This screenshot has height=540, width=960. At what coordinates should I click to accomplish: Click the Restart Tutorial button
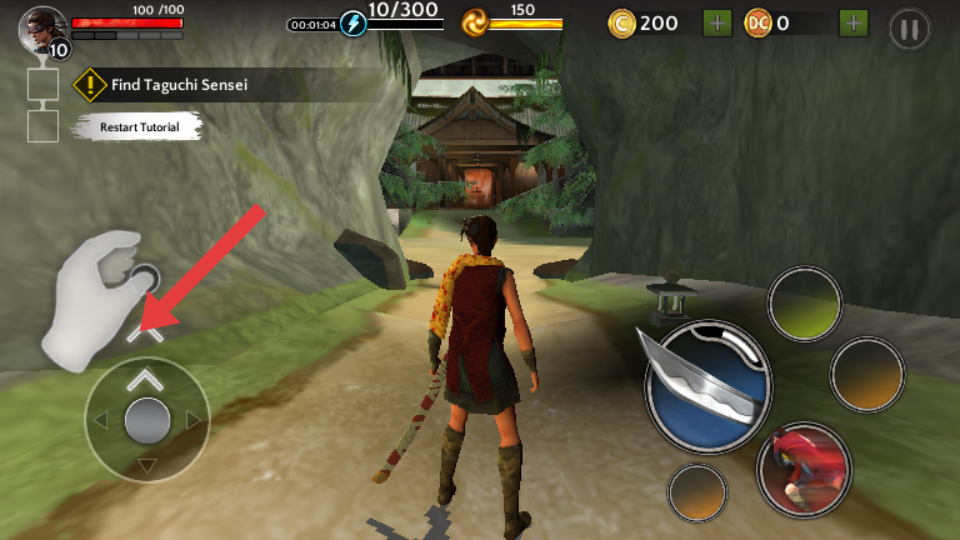(x=140, y=127)
